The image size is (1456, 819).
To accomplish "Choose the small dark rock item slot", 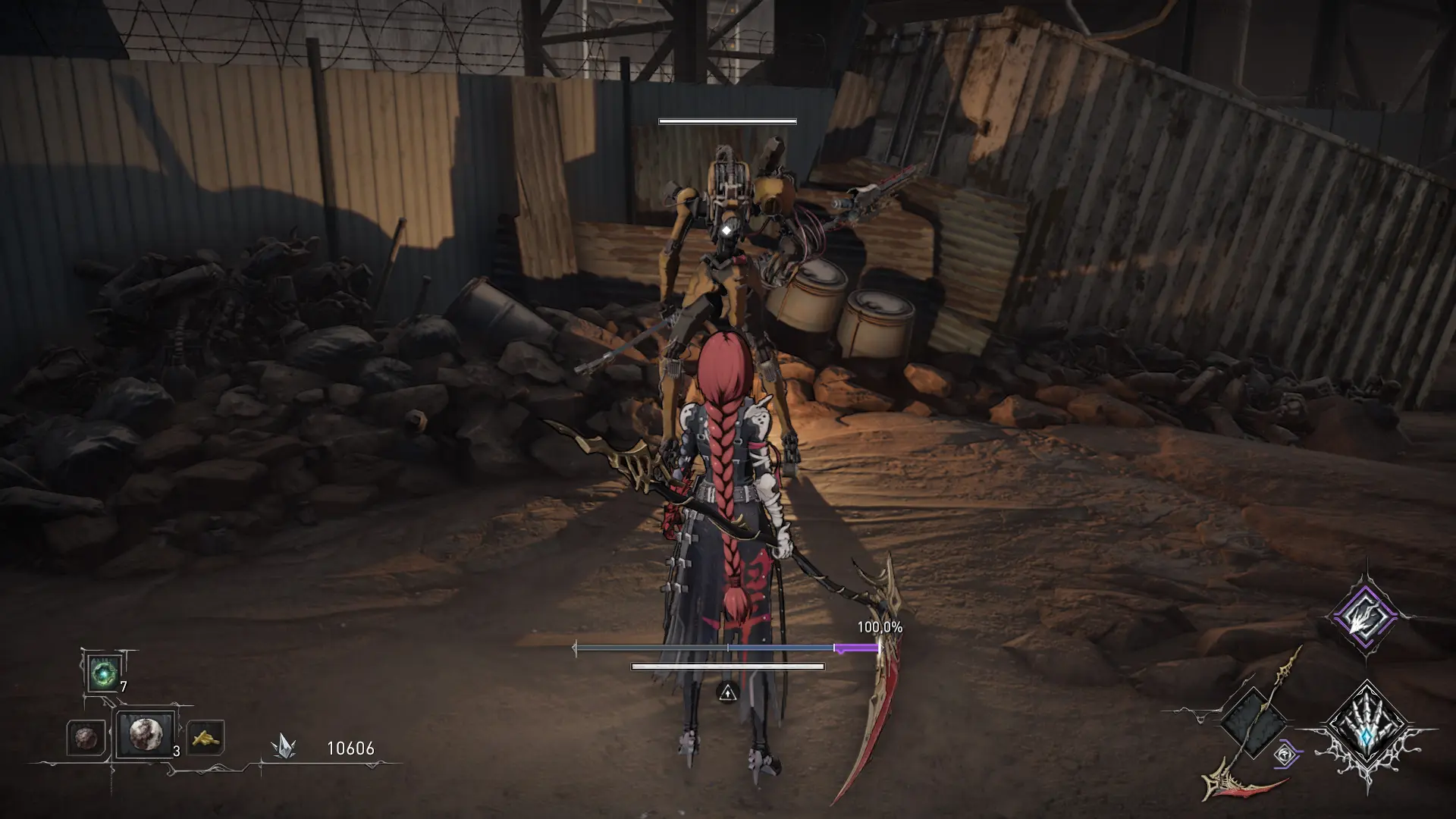I will (84, 737).
